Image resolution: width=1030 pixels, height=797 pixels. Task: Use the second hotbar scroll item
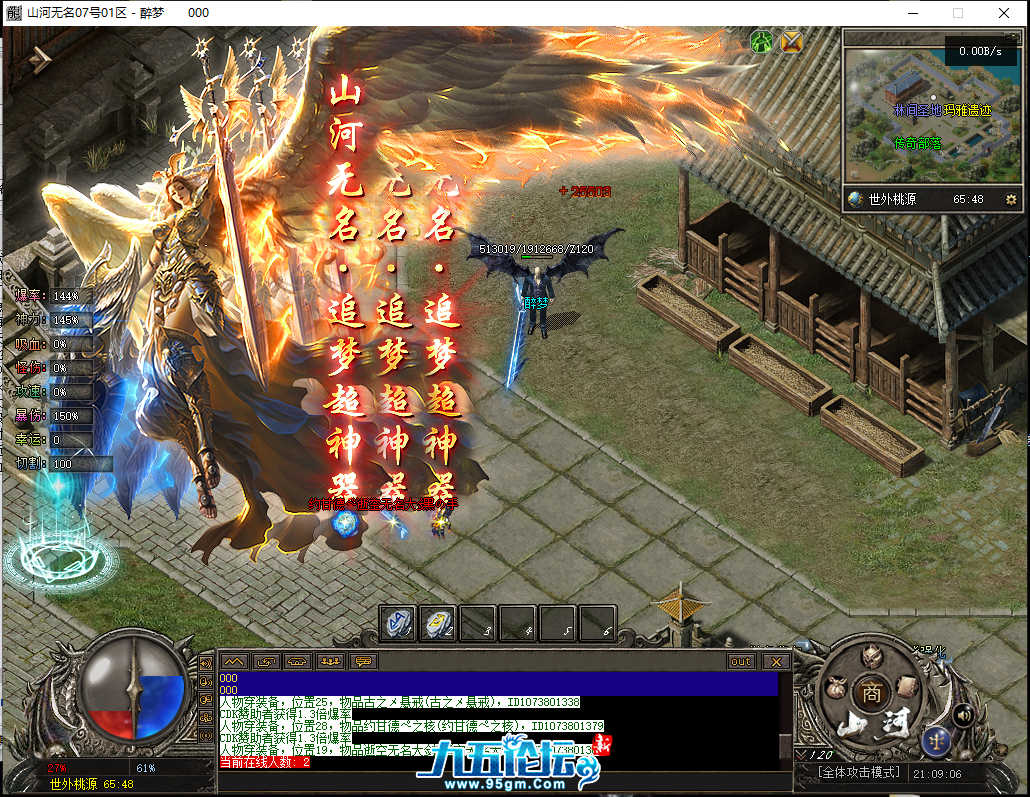click(437, 622)
